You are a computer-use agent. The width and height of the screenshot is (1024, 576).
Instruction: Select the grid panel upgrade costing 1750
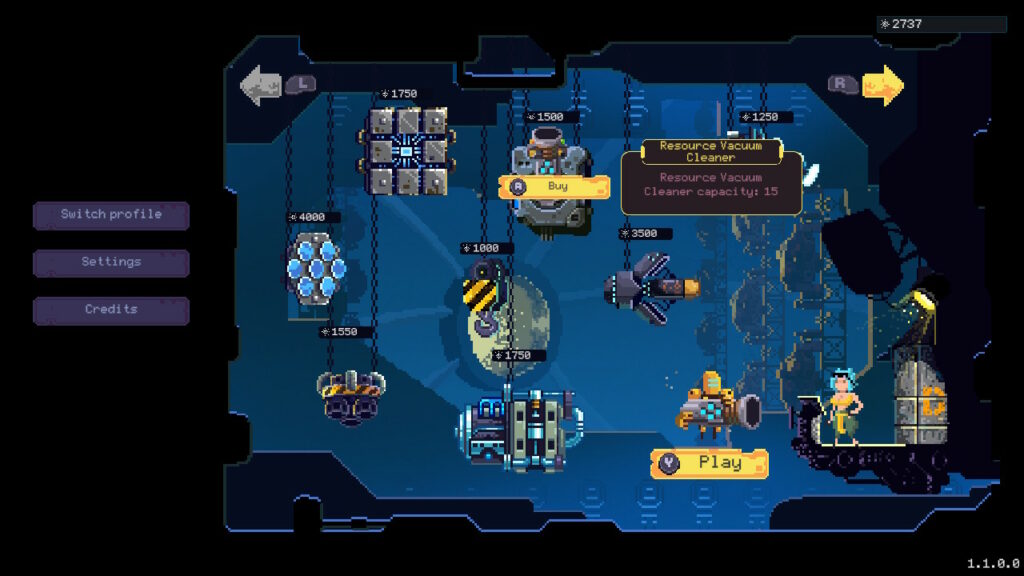[405, 151]
